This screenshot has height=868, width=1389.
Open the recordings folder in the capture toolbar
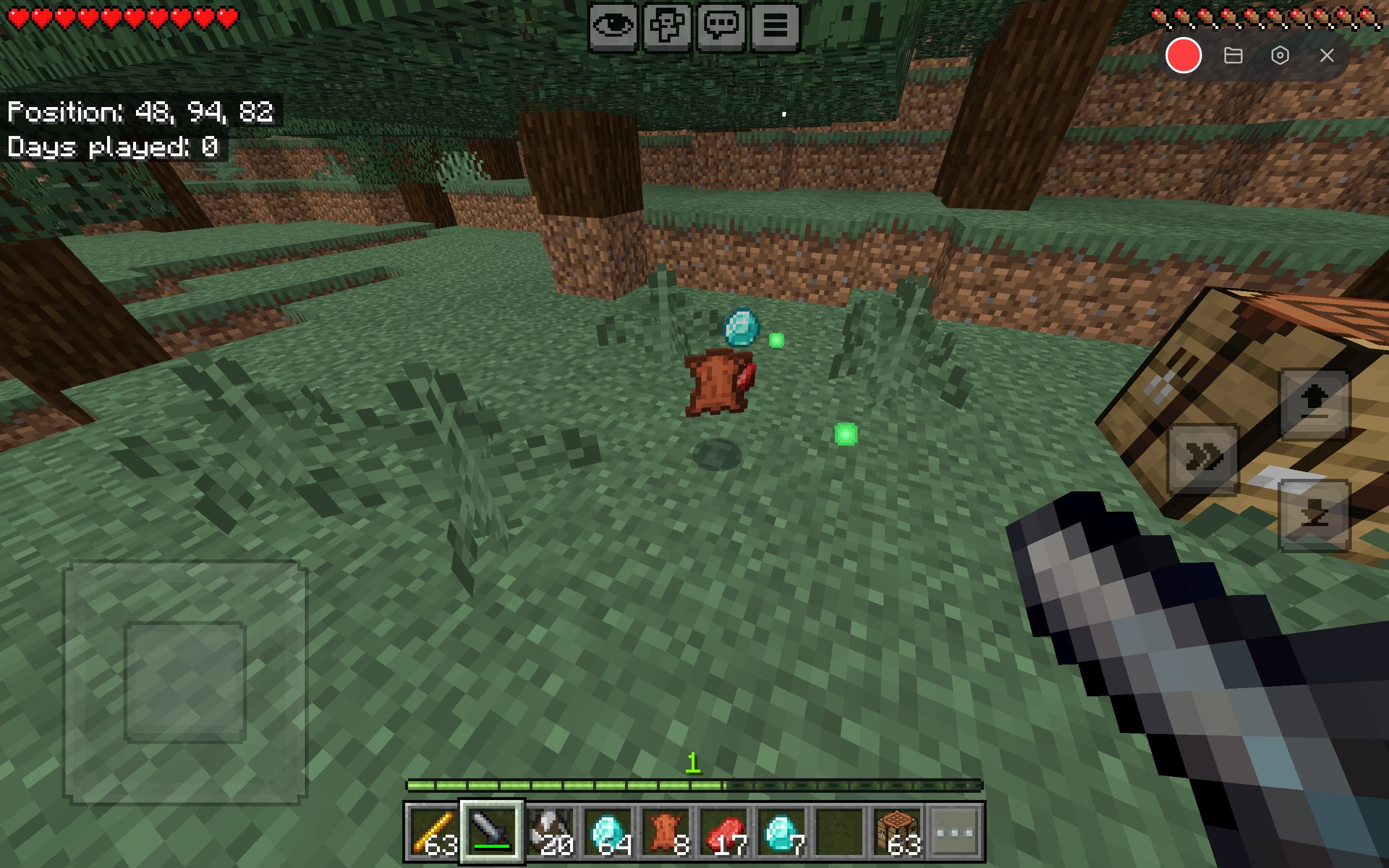click(1234, 55)
